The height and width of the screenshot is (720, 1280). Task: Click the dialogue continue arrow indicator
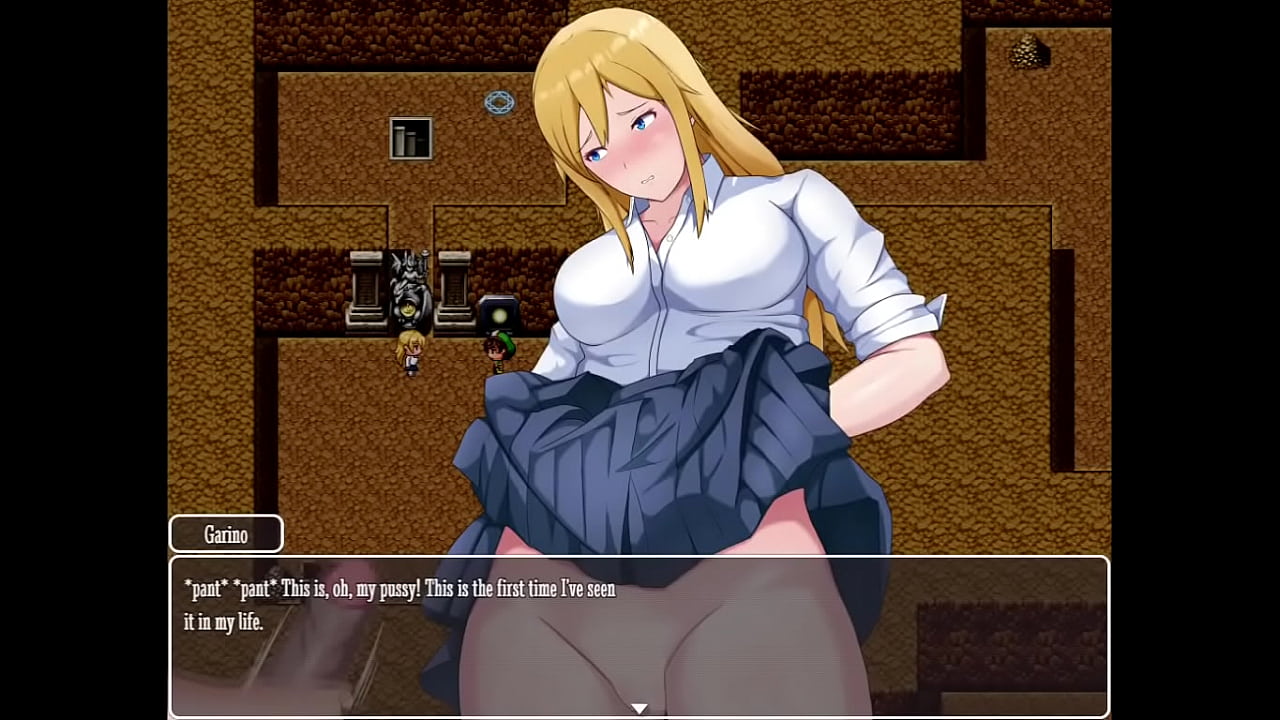(x=639, y=708)
